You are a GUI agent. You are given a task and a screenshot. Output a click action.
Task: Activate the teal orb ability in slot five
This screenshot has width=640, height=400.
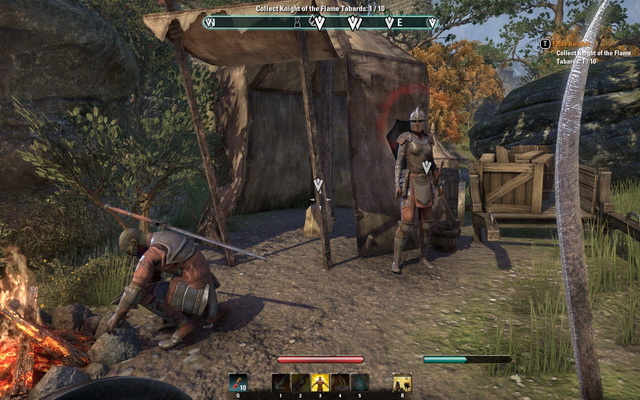(360, 383)
